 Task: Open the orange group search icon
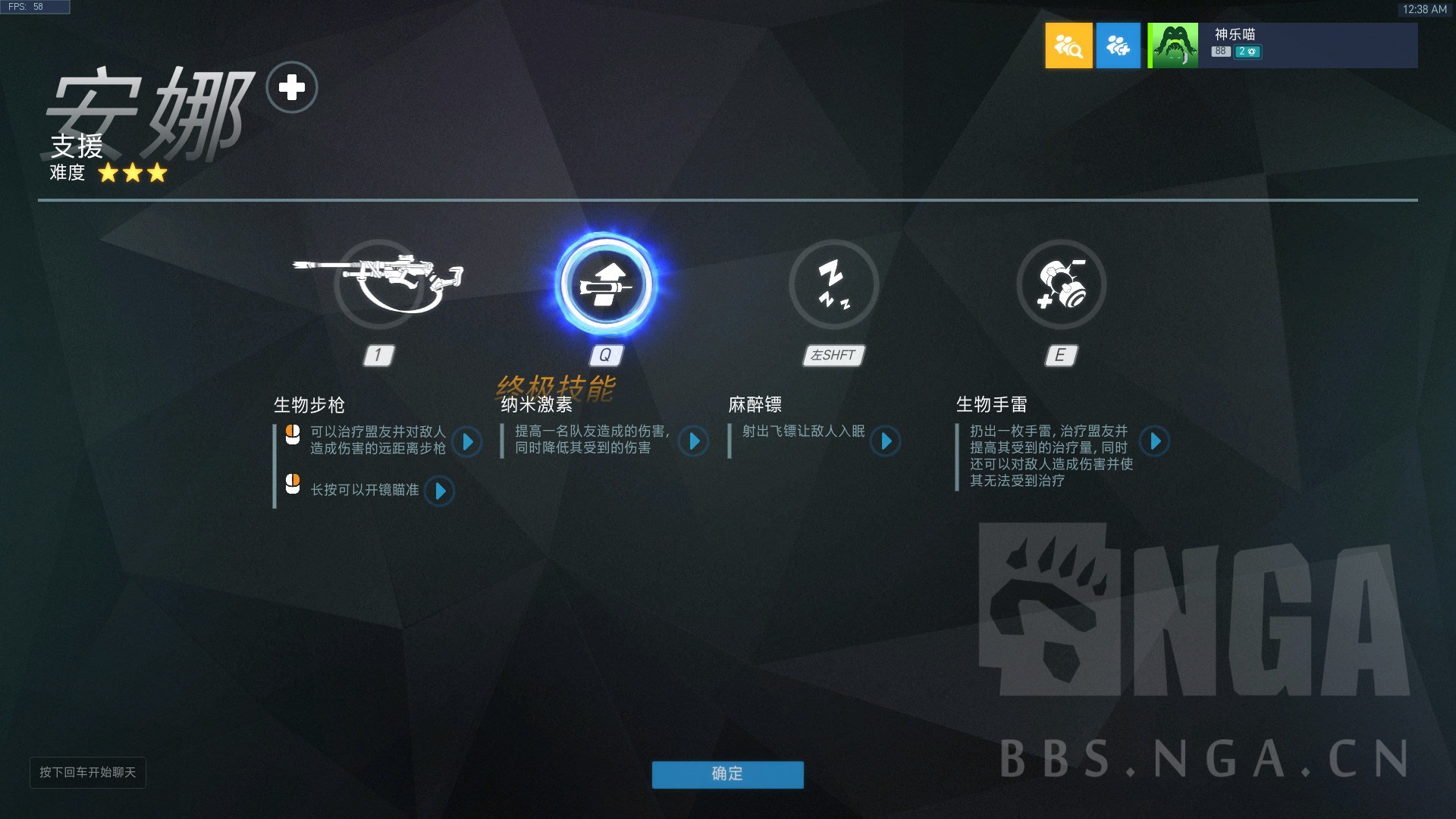click(1069, 45)
